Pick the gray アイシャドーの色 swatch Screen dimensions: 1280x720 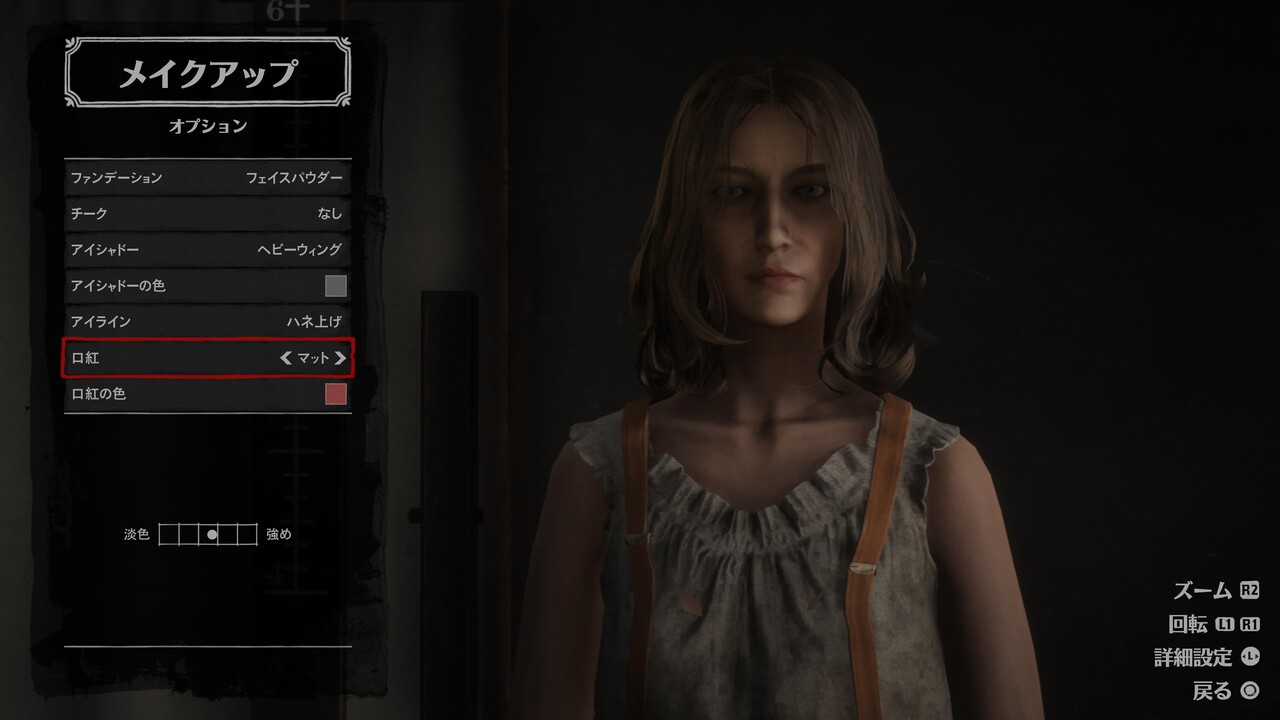[x=336, y=286]
